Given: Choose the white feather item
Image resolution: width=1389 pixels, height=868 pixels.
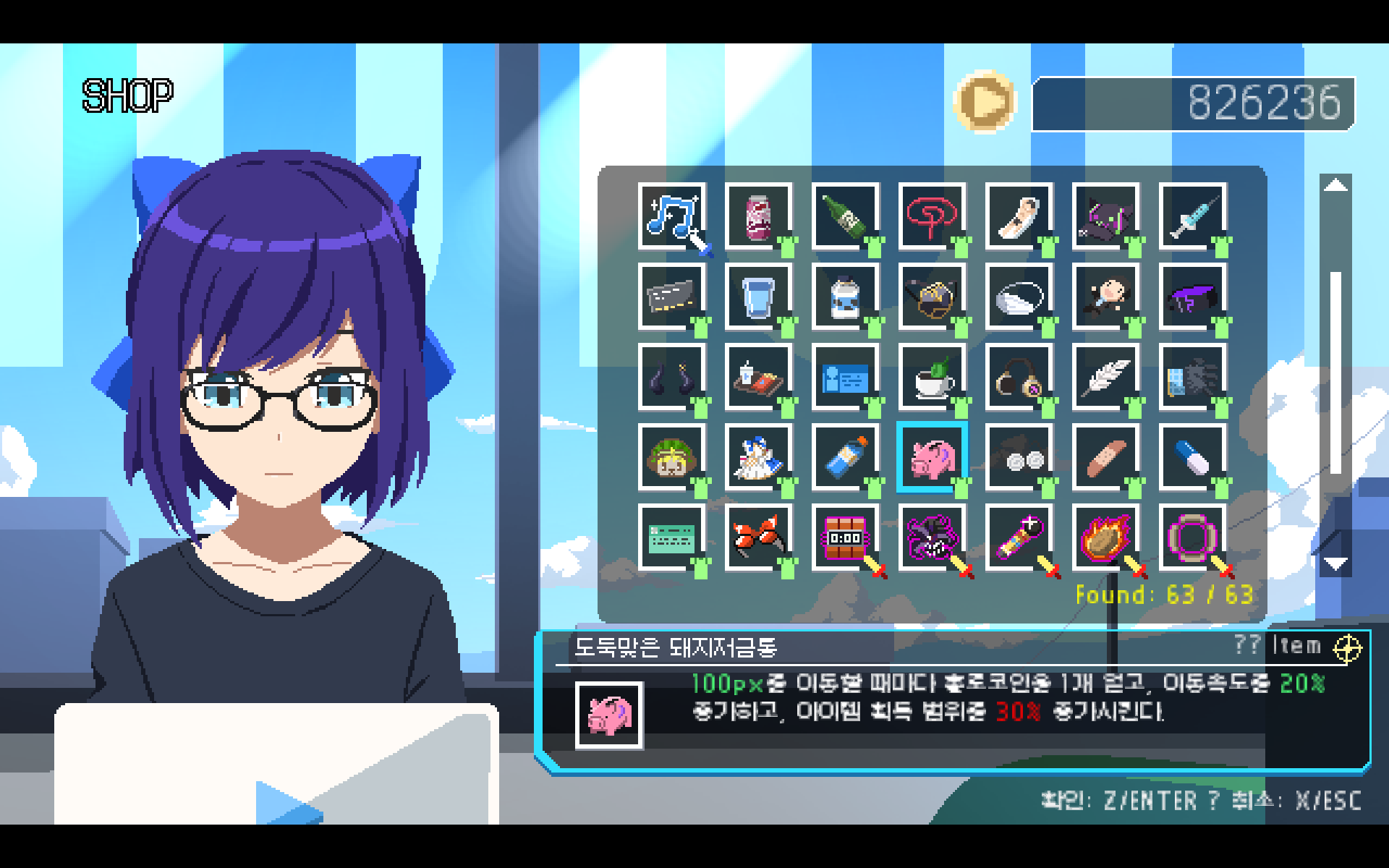Looking at the screenshot, I should point(1105,377).
